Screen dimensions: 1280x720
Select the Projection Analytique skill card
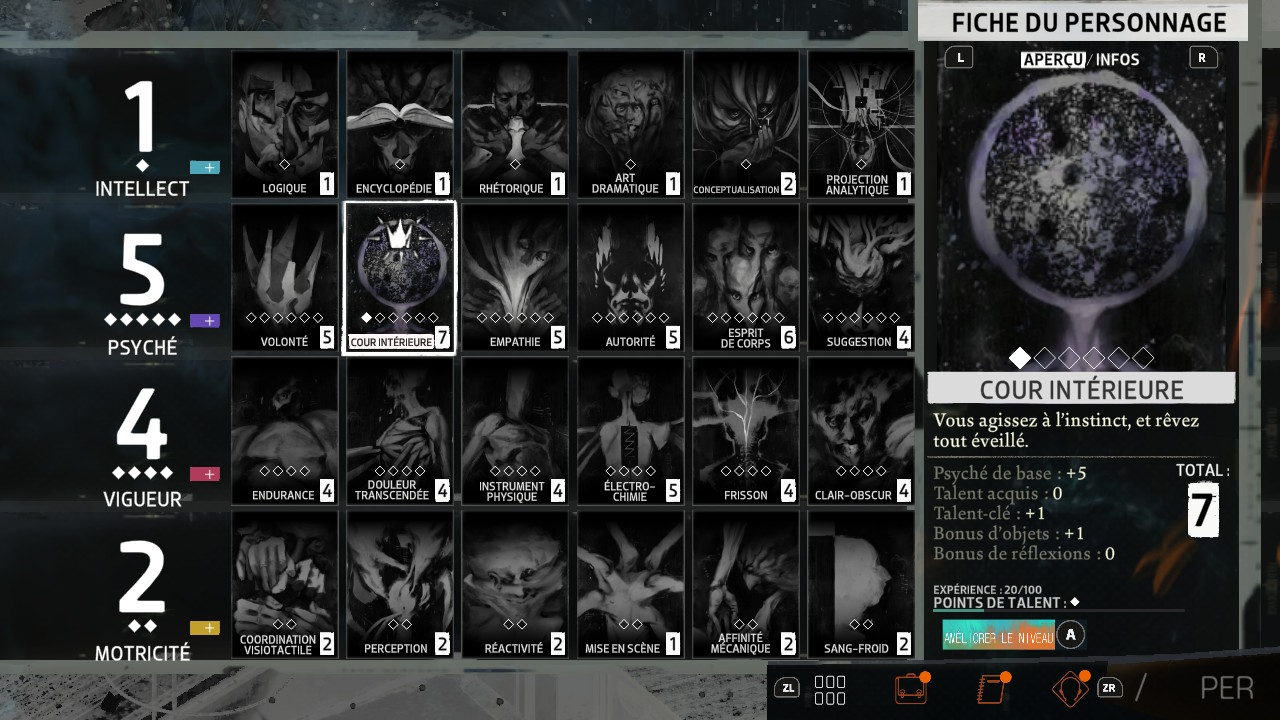pyautogui.click(x=861, y=124)
